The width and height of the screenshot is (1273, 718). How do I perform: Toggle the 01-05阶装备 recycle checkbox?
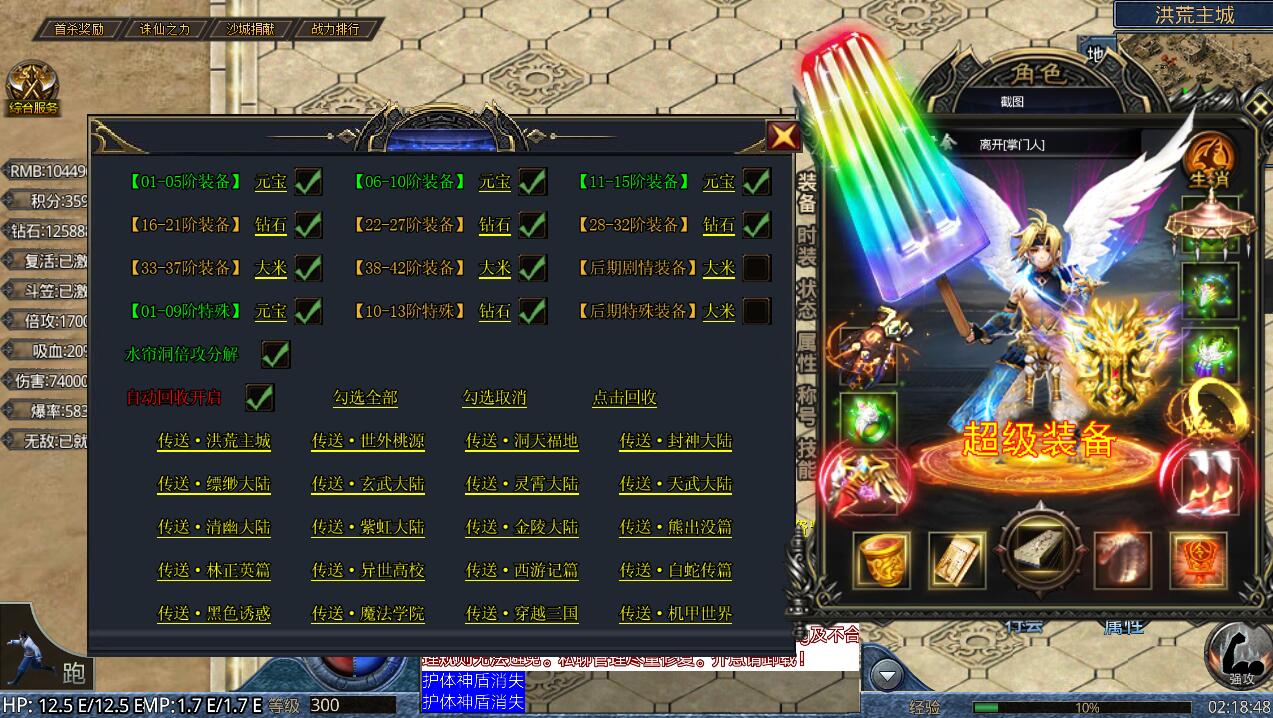pyautogui.click(x=308, y=182)
